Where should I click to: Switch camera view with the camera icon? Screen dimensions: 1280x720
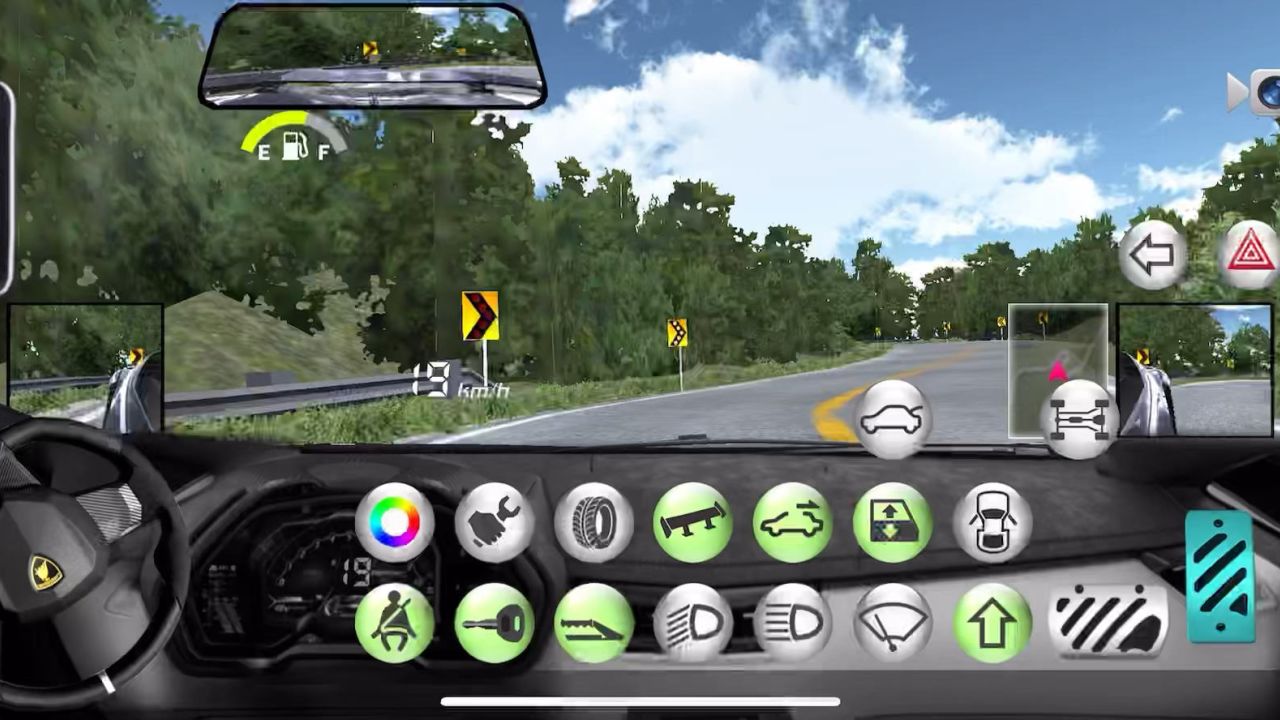point(1260,93)
